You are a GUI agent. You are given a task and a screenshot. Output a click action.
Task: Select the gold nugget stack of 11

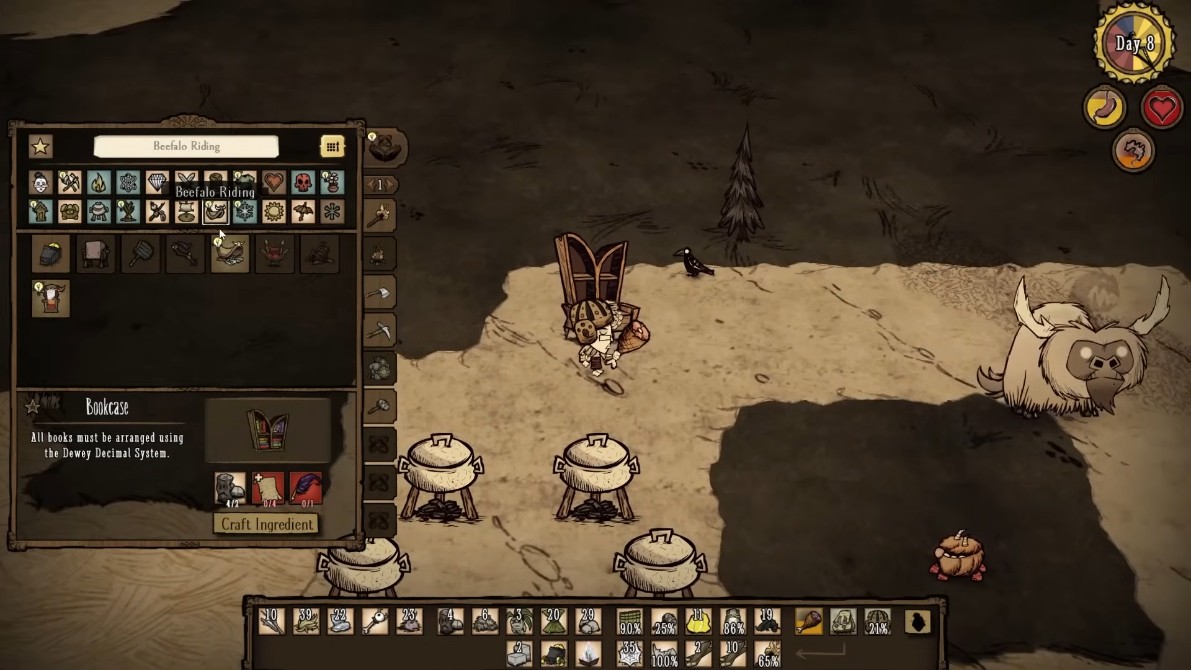(x=697, y=622)
